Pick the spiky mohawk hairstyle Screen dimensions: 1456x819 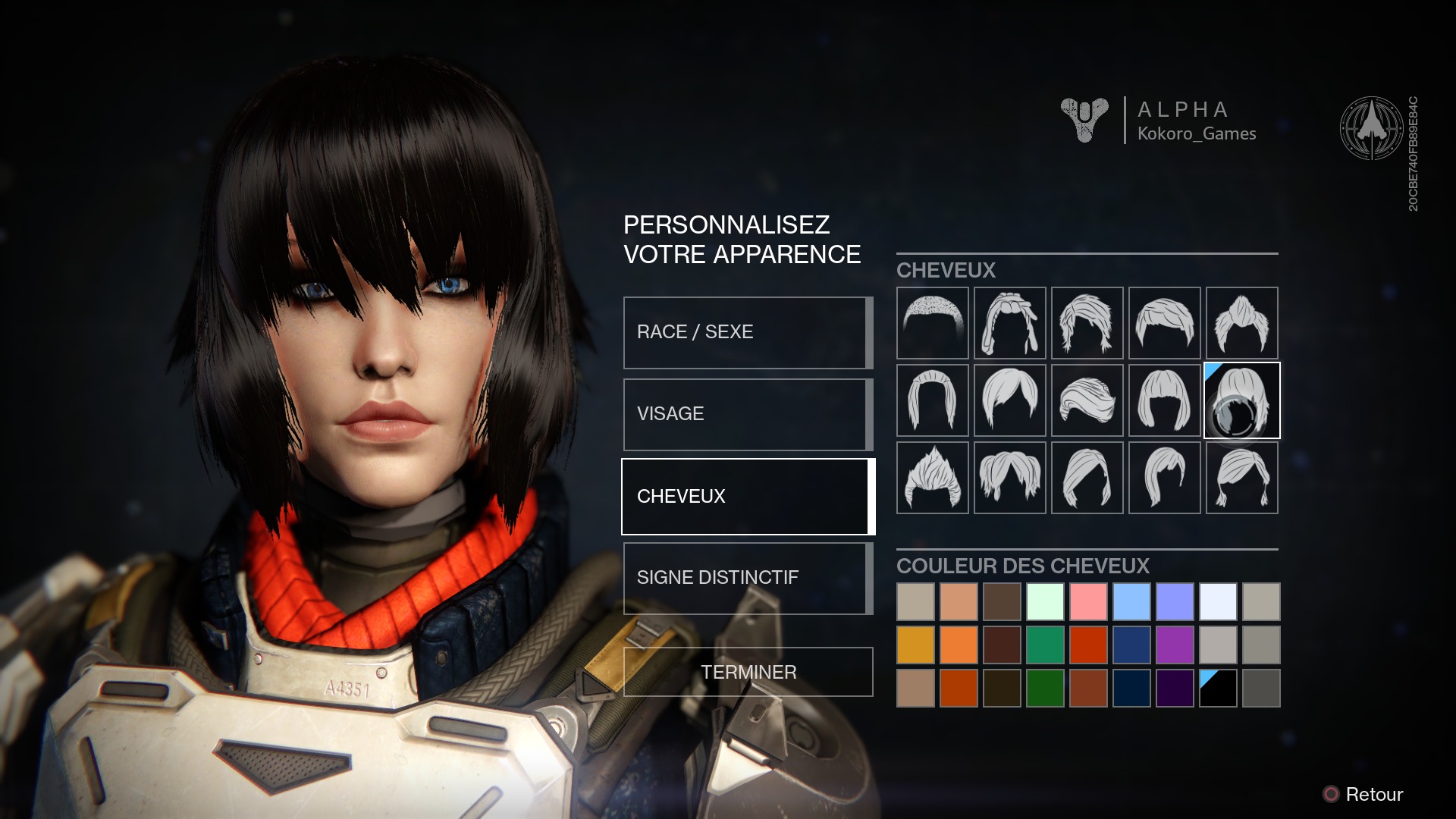pos(932,478)
